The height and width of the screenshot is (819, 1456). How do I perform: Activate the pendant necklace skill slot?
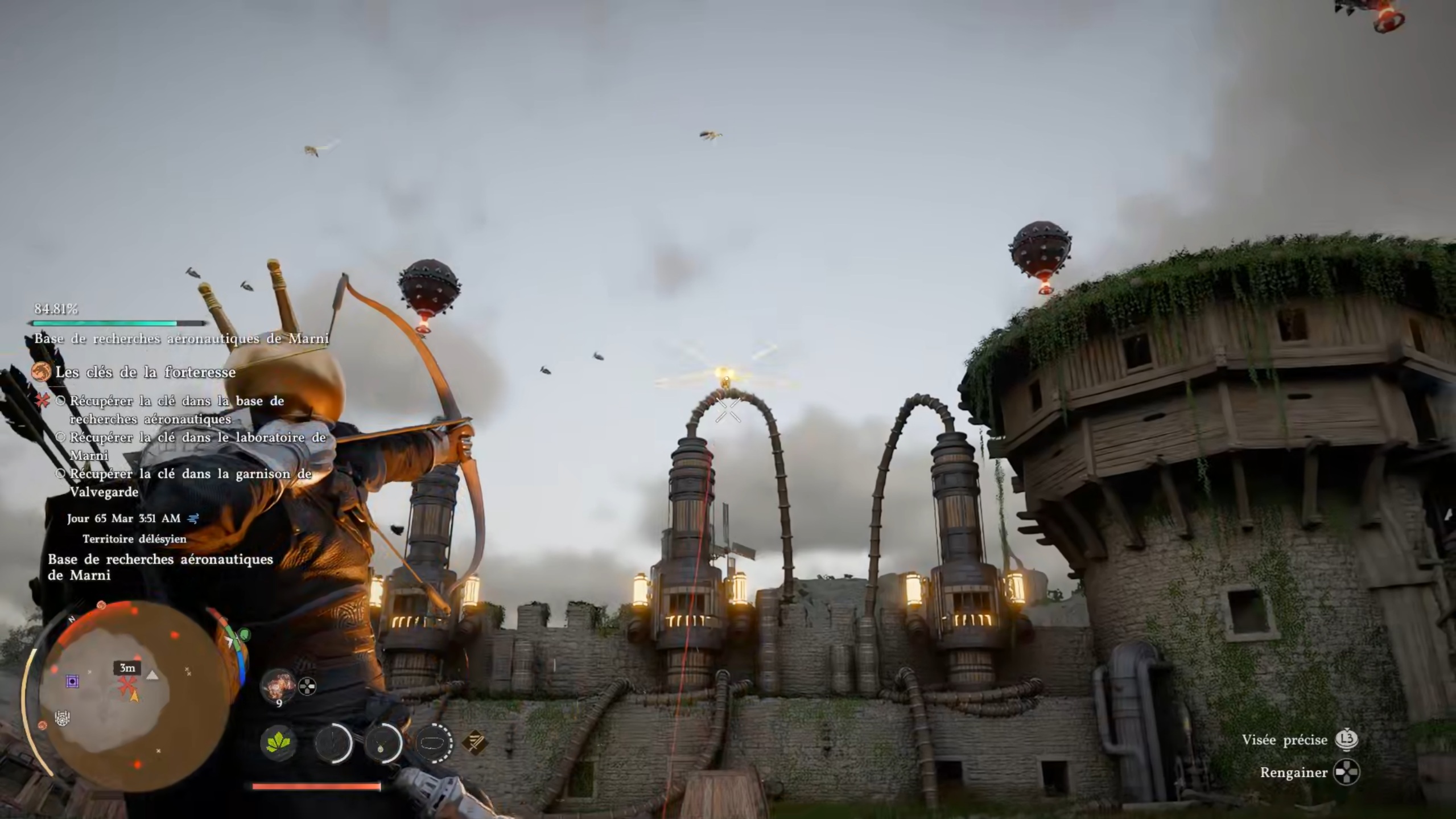click(382, 743)
